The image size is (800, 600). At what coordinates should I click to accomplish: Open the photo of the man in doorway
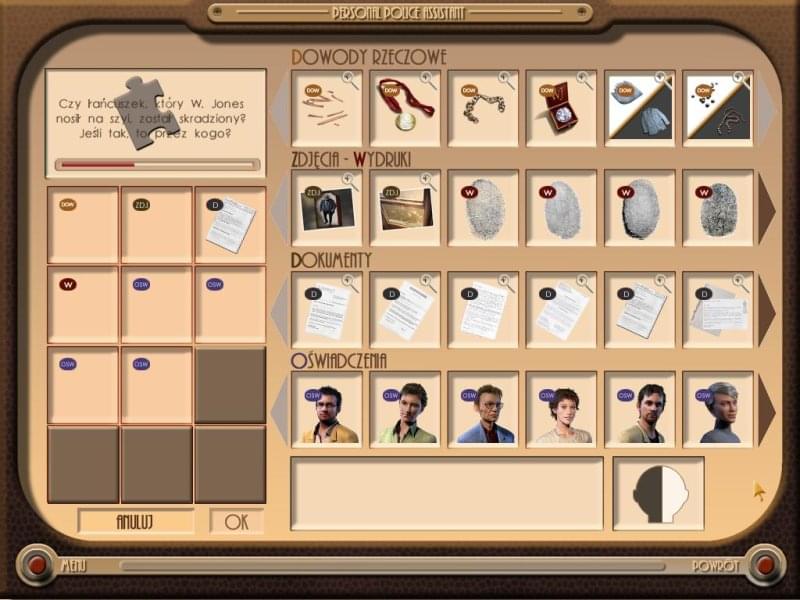(x=327, y=208)
